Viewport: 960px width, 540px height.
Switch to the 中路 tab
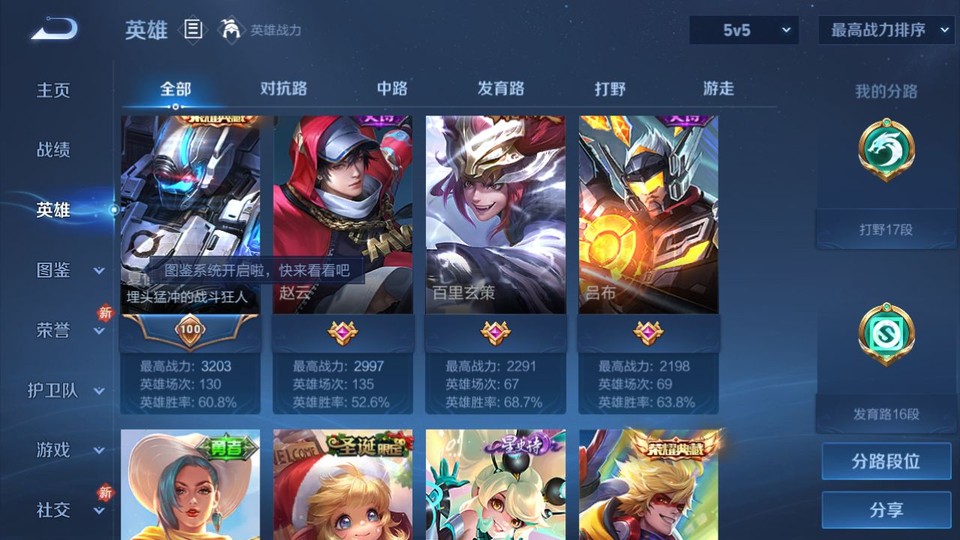(391, 89)
